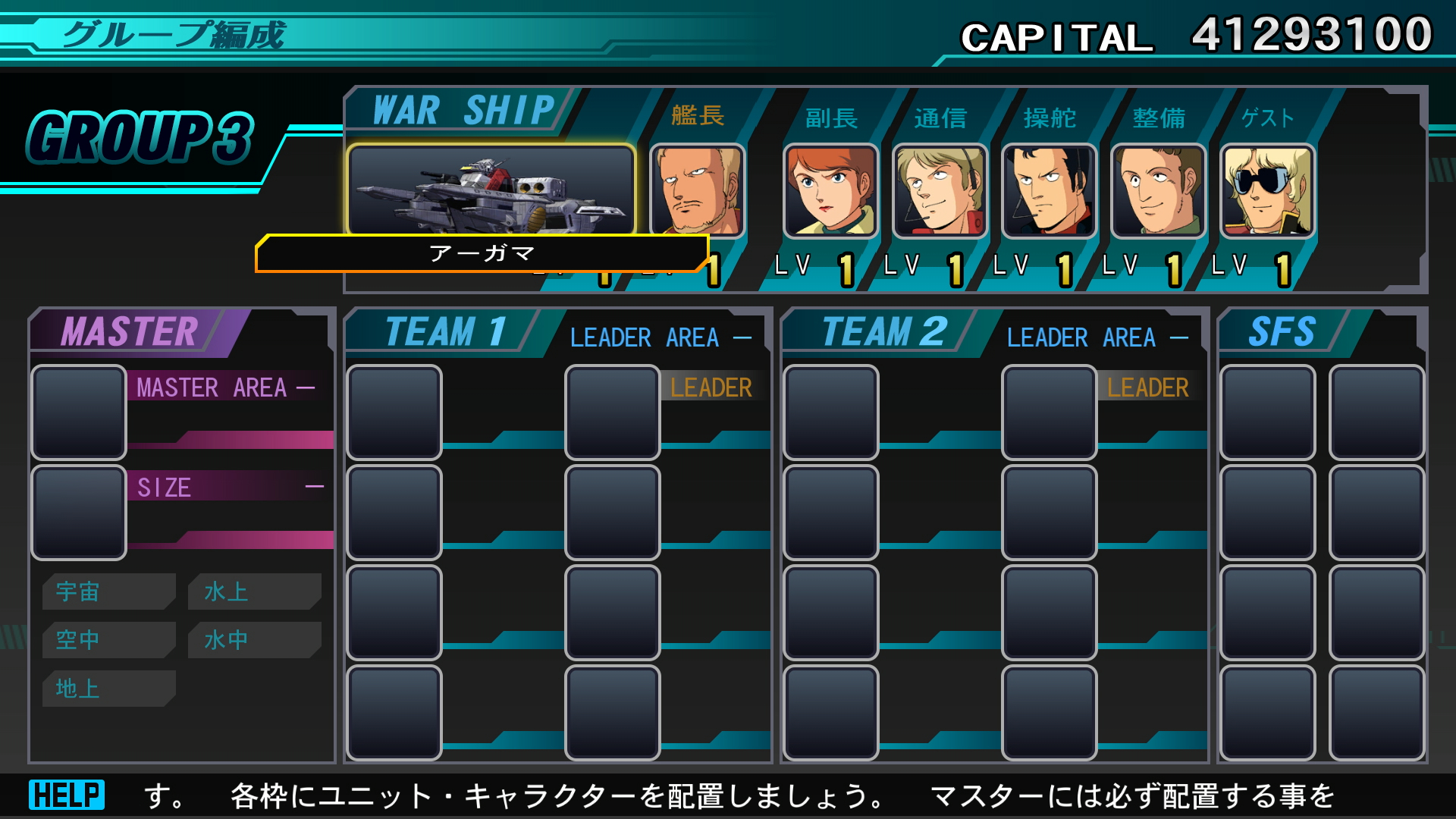Select the empty slot beside MASTER AREA
The image size is (1456, 819).
point(79,413)
